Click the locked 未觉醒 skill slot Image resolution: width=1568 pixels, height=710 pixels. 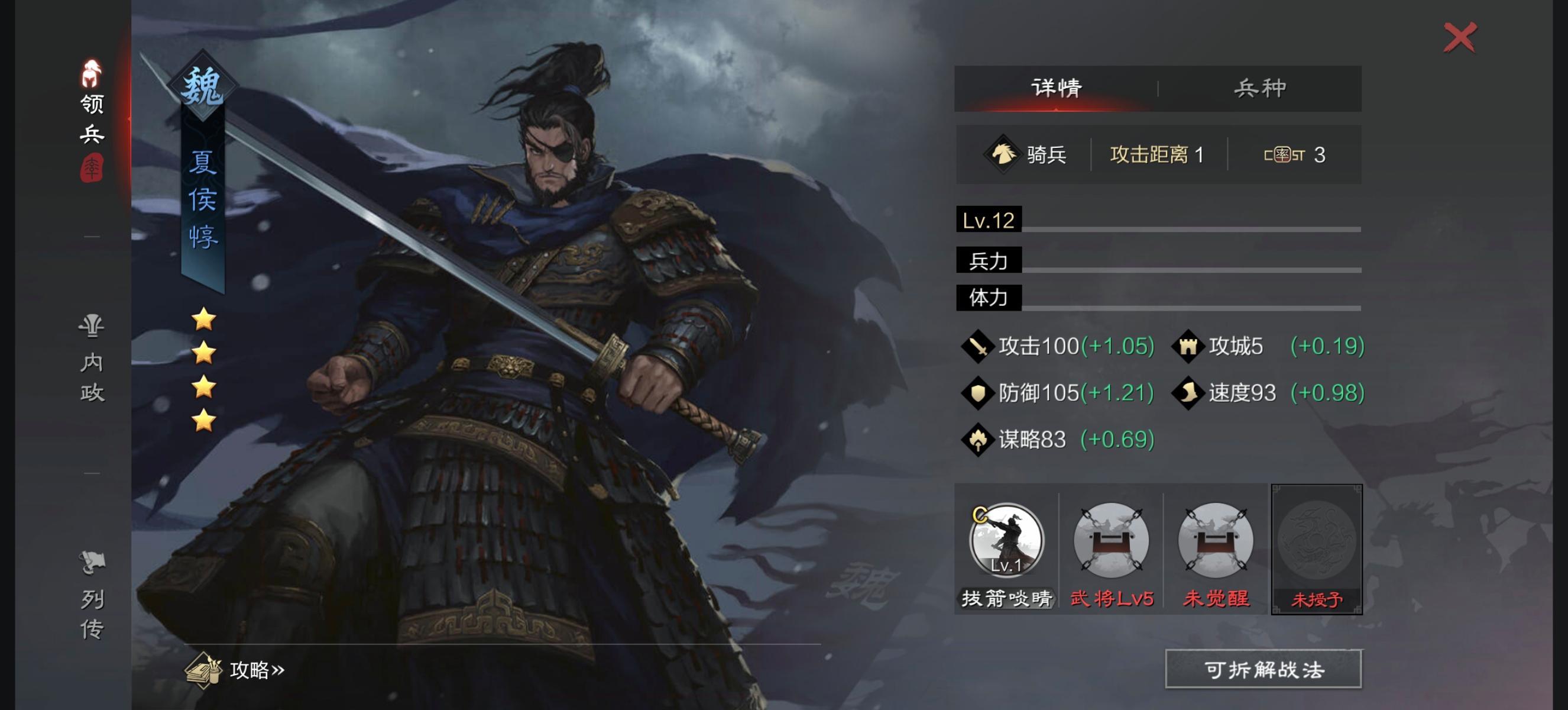click(1216, 540)
